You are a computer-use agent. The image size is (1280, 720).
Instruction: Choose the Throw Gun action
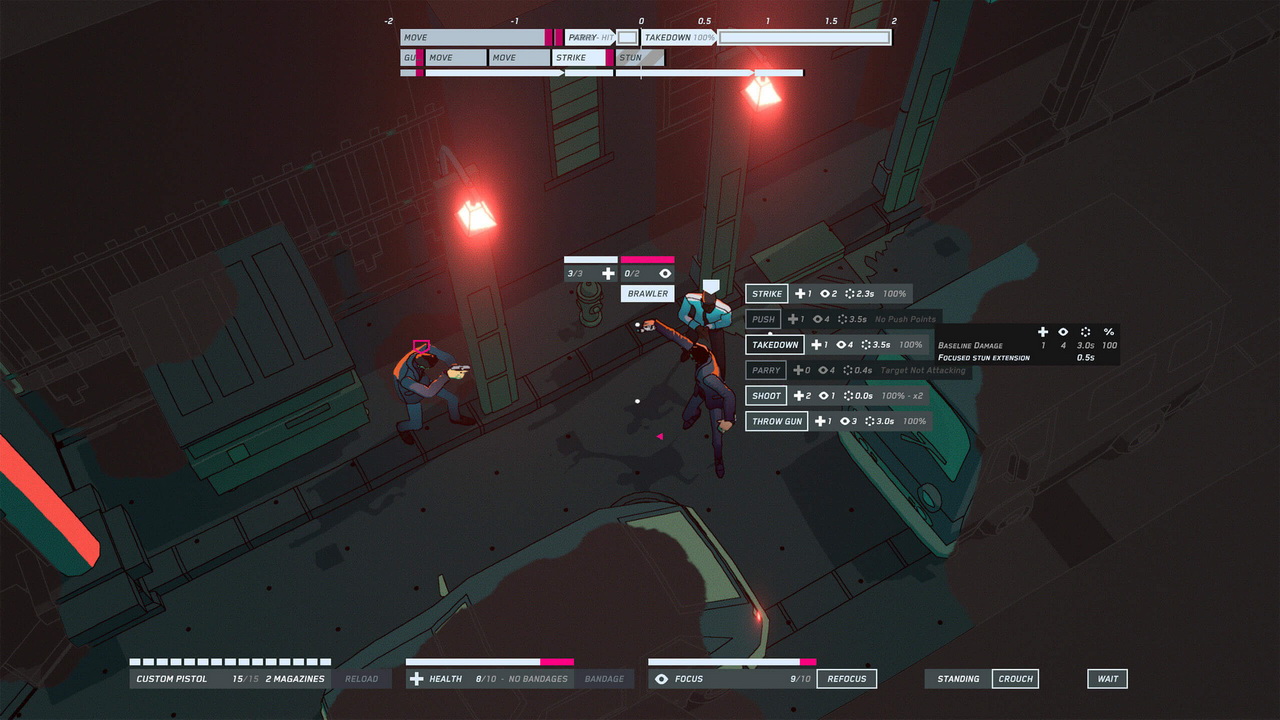pyautogui.click(x=777, y=421)
